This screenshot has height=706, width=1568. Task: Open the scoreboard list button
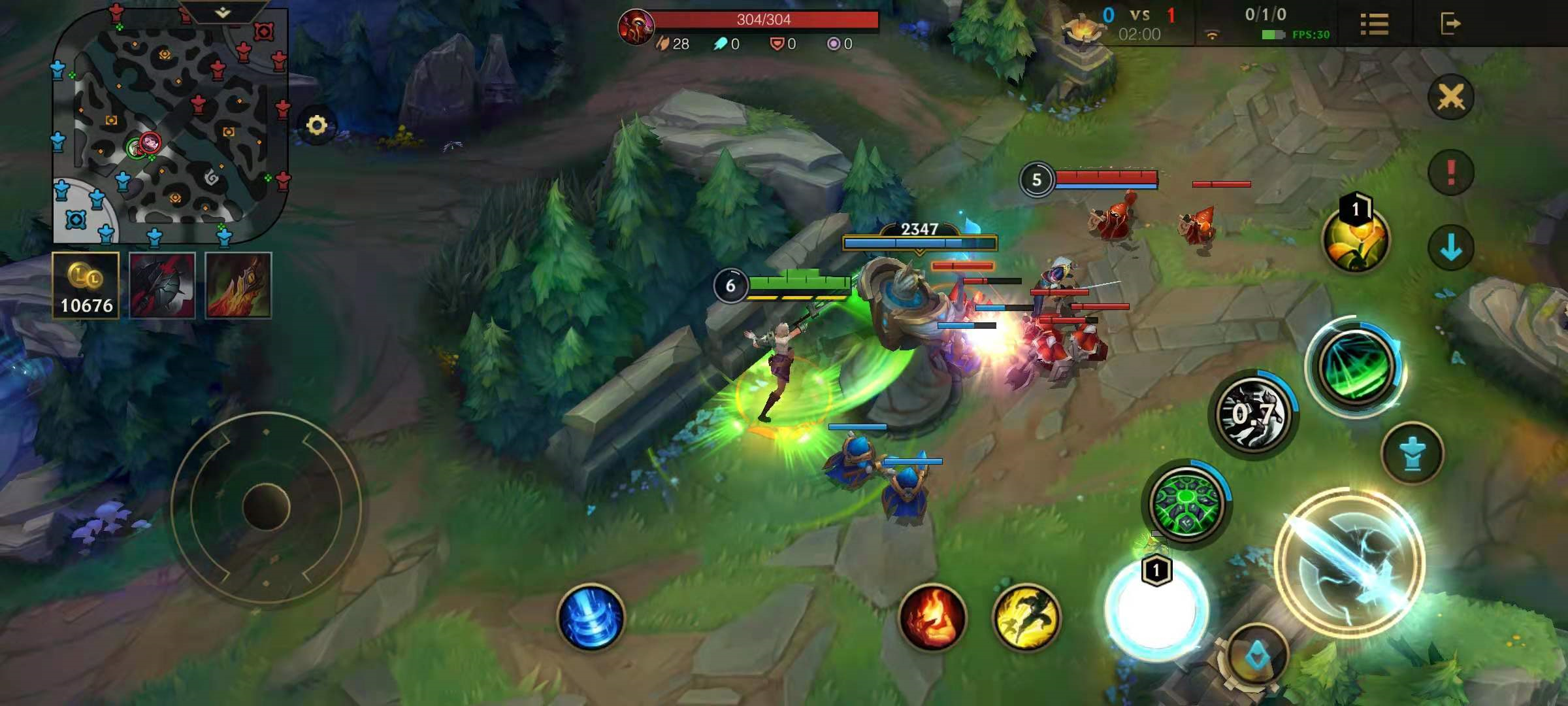coord(1374,24)
